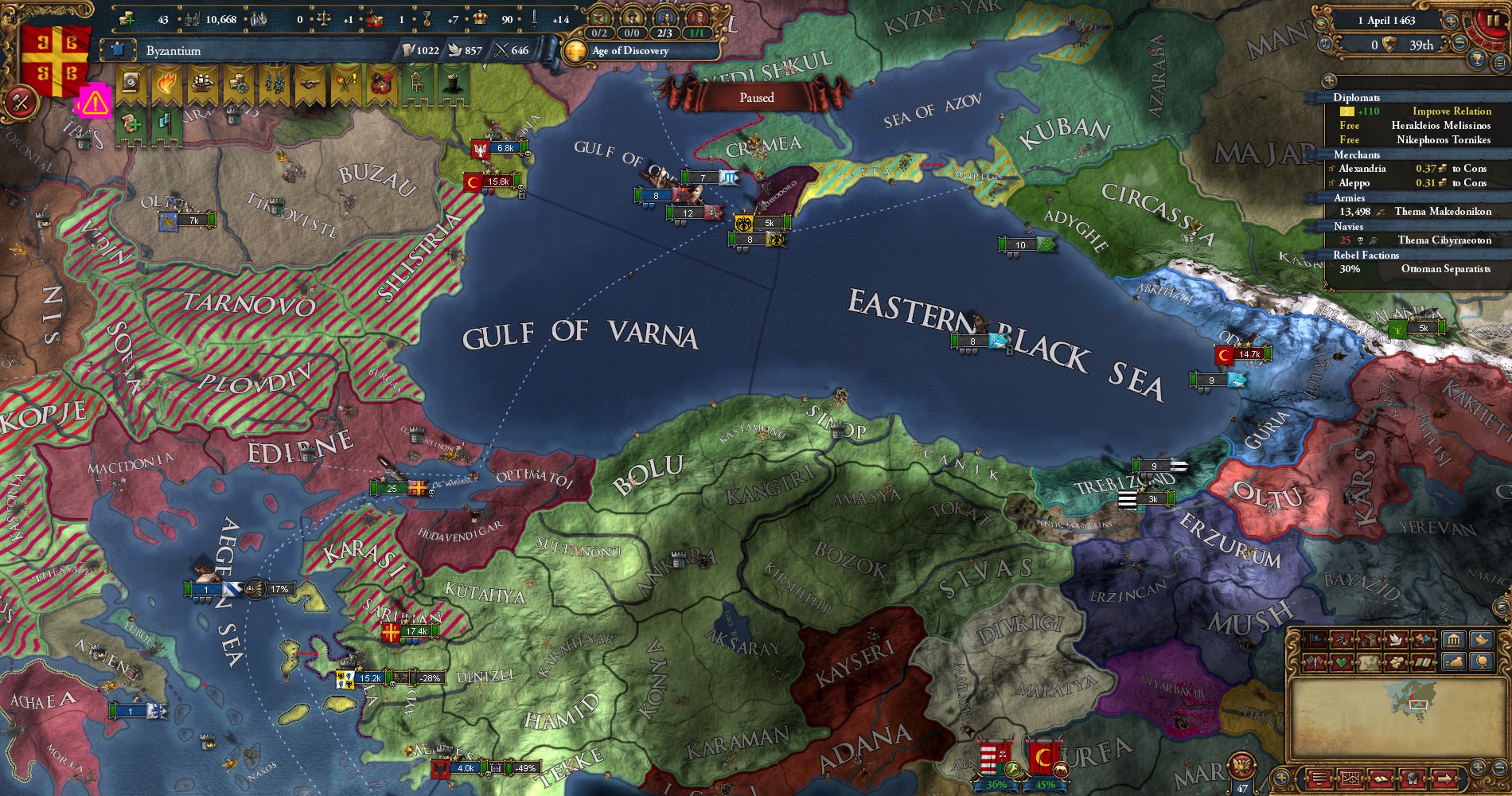Open the ledger via the chart icon
Viewport: 1512px width, 796px height.
tap(1350, 778)
